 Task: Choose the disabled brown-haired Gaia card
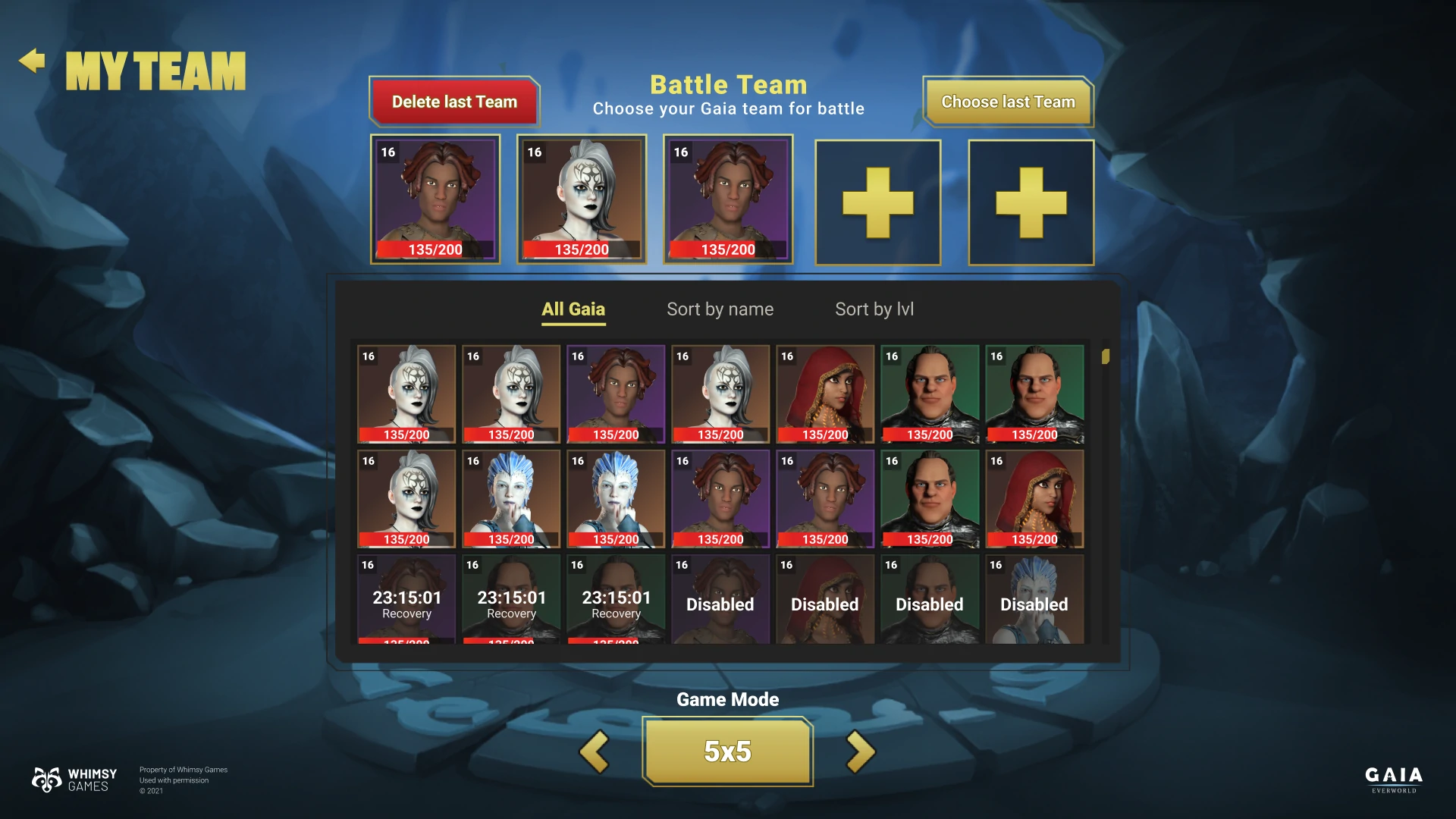tap(720, 600)
